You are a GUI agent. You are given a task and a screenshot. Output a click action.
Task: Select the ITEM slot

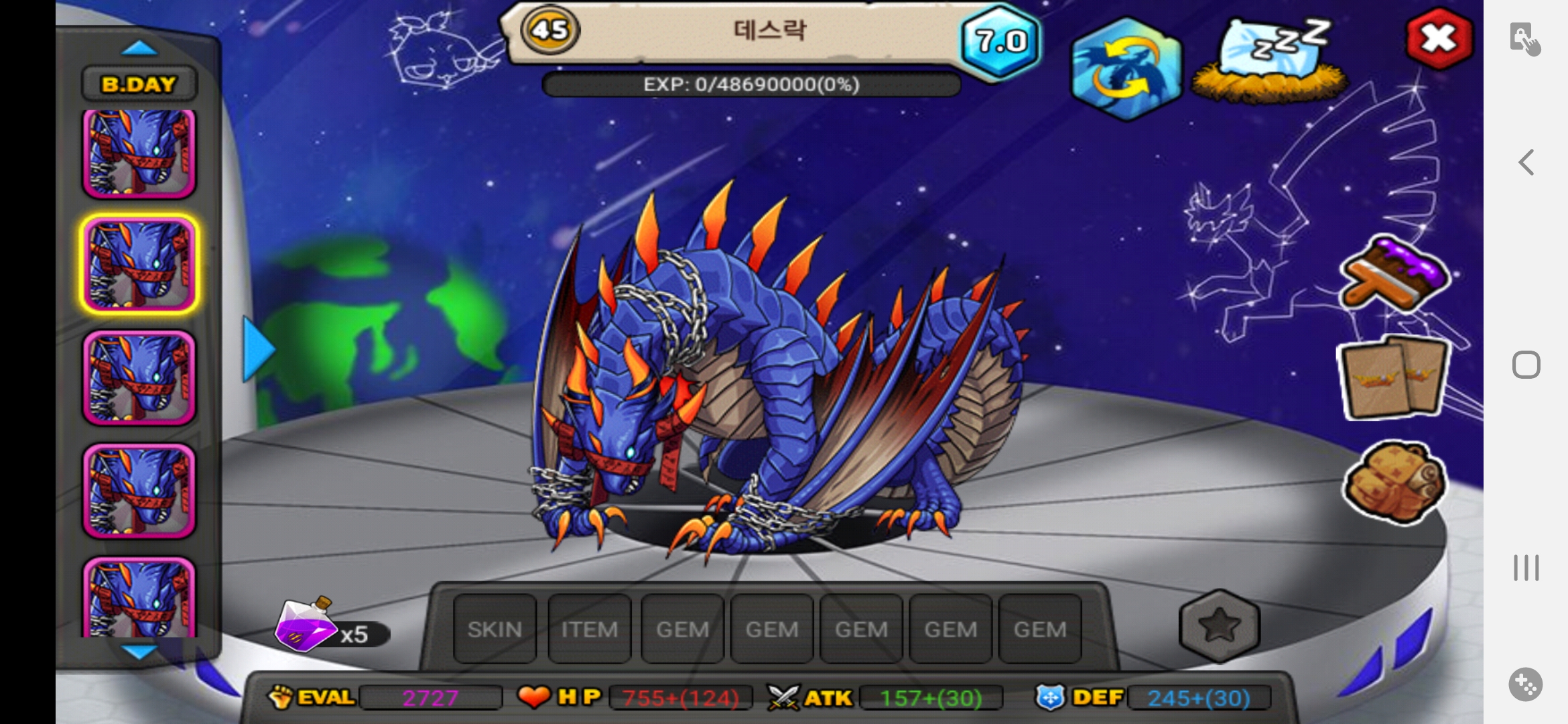click(589, 629)
